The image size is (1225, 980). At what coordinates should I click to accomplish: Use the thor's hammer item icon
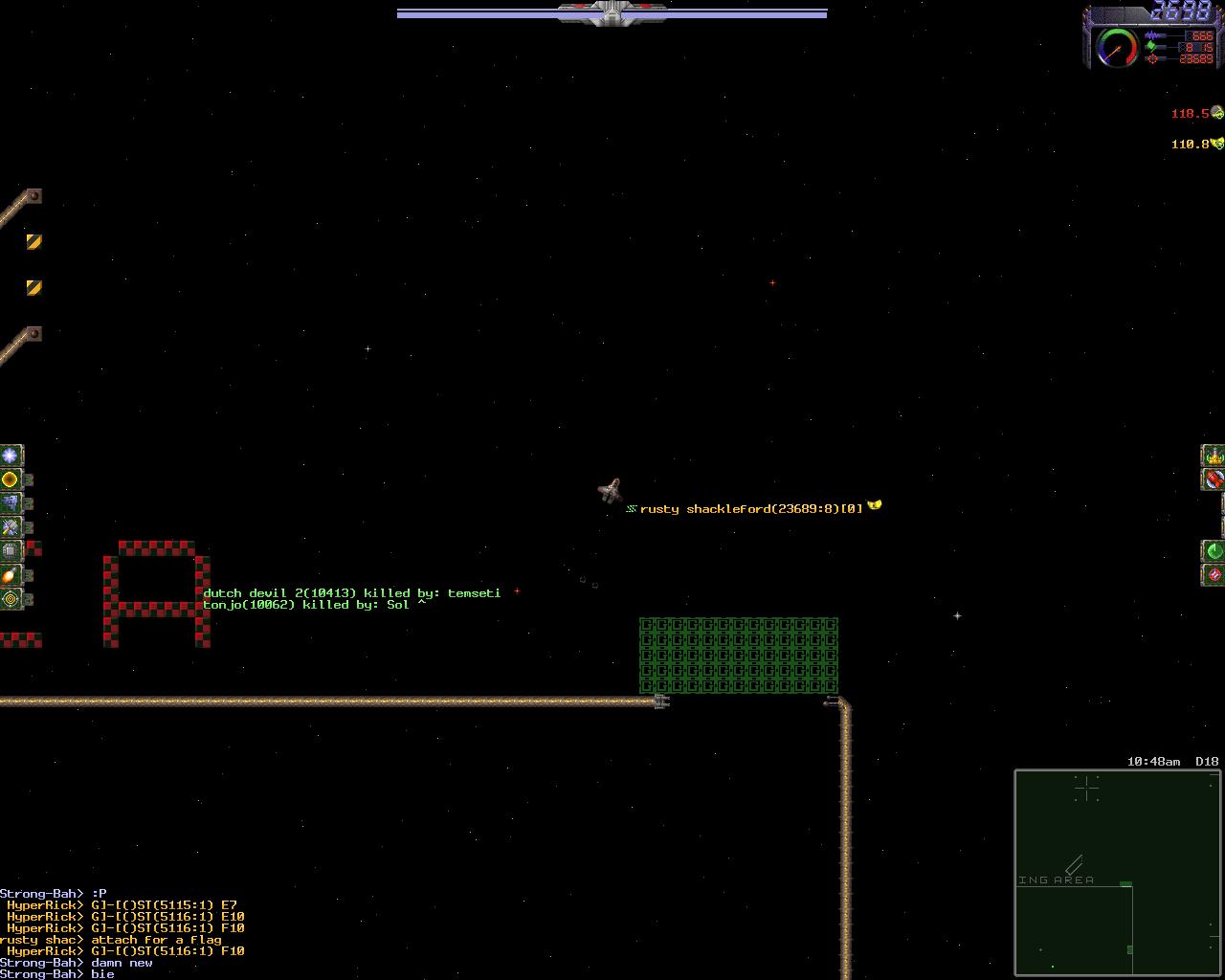(11, 527)
